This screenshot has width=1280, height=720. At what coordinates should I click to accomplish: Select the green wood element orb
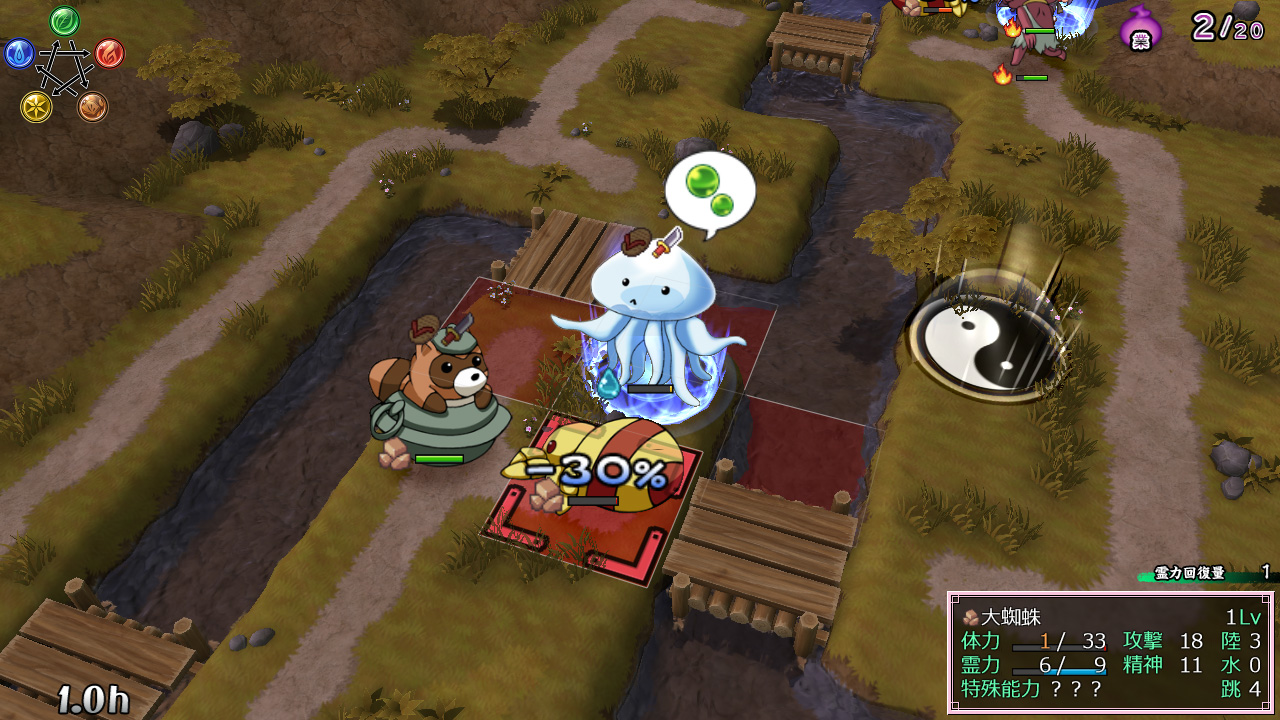pyautogui.click(x=65, y=20)
